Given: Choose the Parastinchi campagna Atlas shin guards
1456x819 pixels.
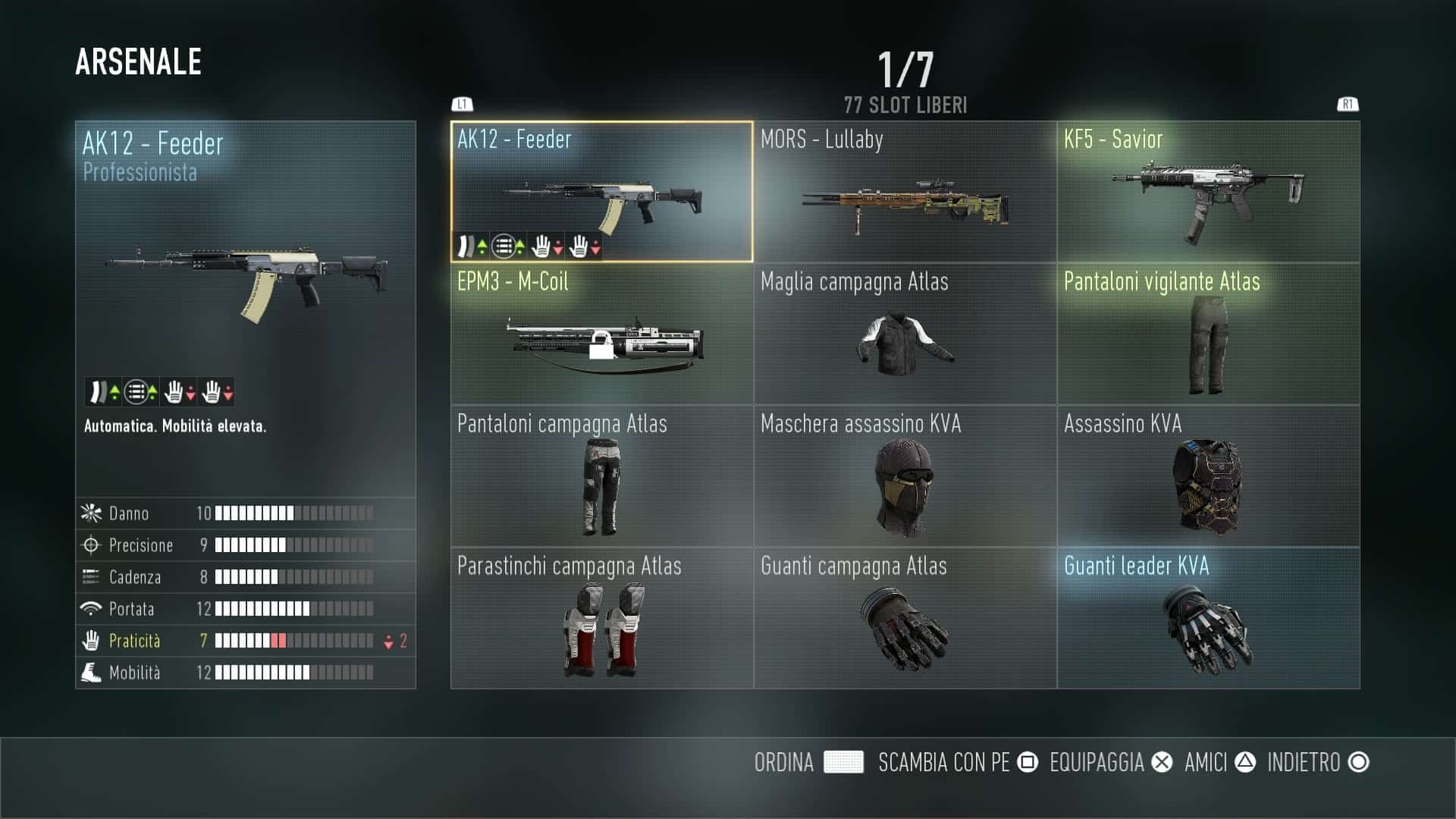Looking at the screenshot, I should (x=601, y=618).
